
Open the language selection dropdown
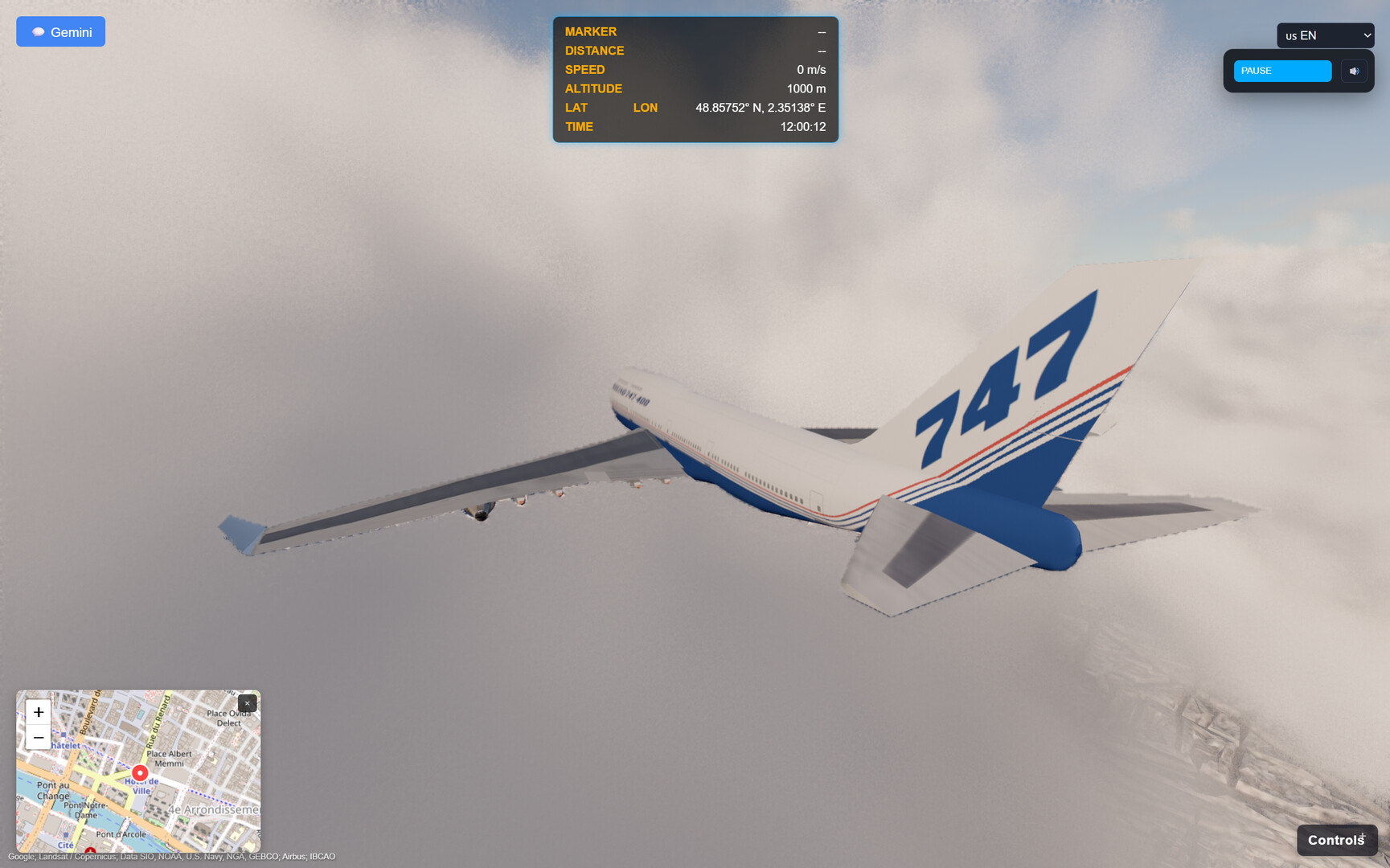coord(1326,35)
